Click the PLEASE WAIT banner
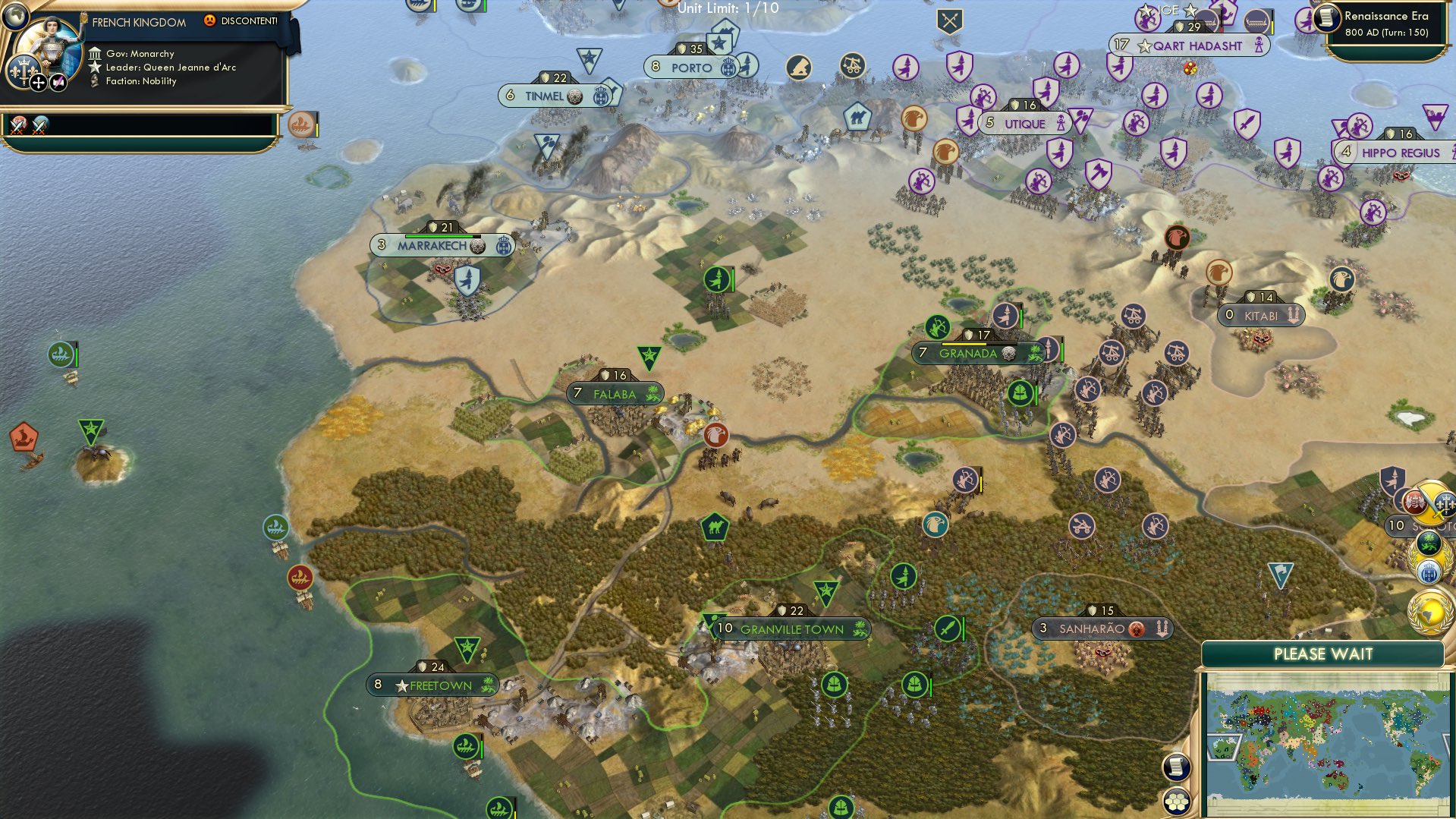 pyautogui.click(x=1324, y=654)
